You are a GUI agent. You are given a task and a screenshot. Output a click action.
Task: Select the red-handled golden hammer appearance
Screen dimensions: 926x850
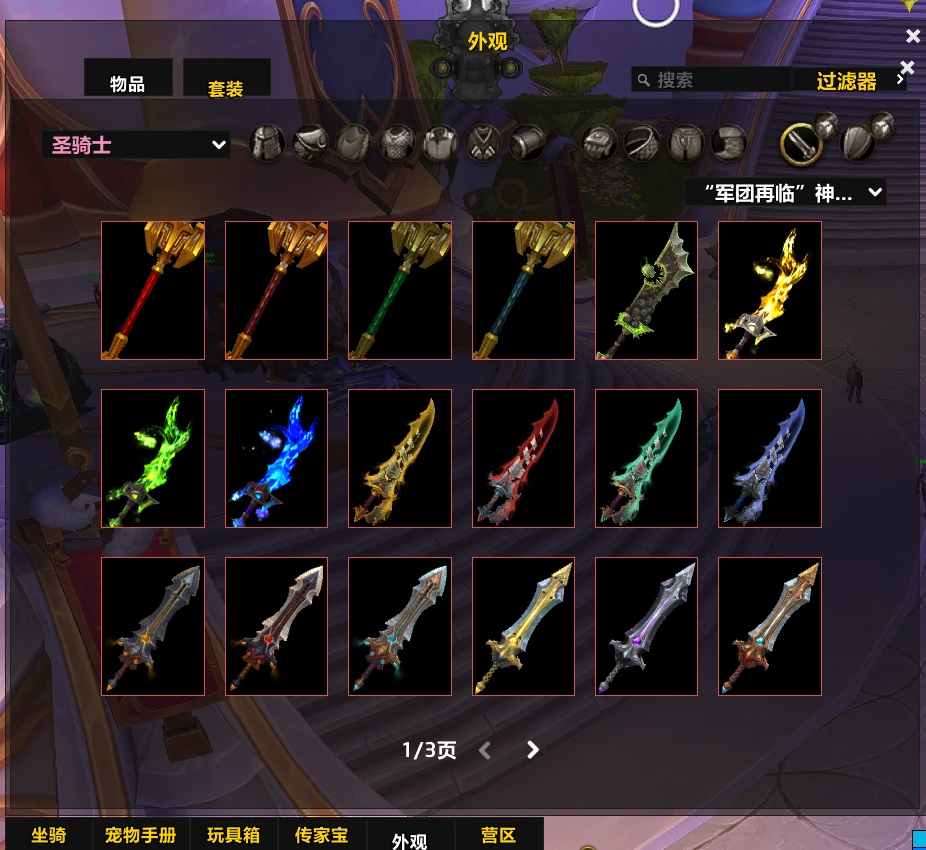(x=153, y=290)
